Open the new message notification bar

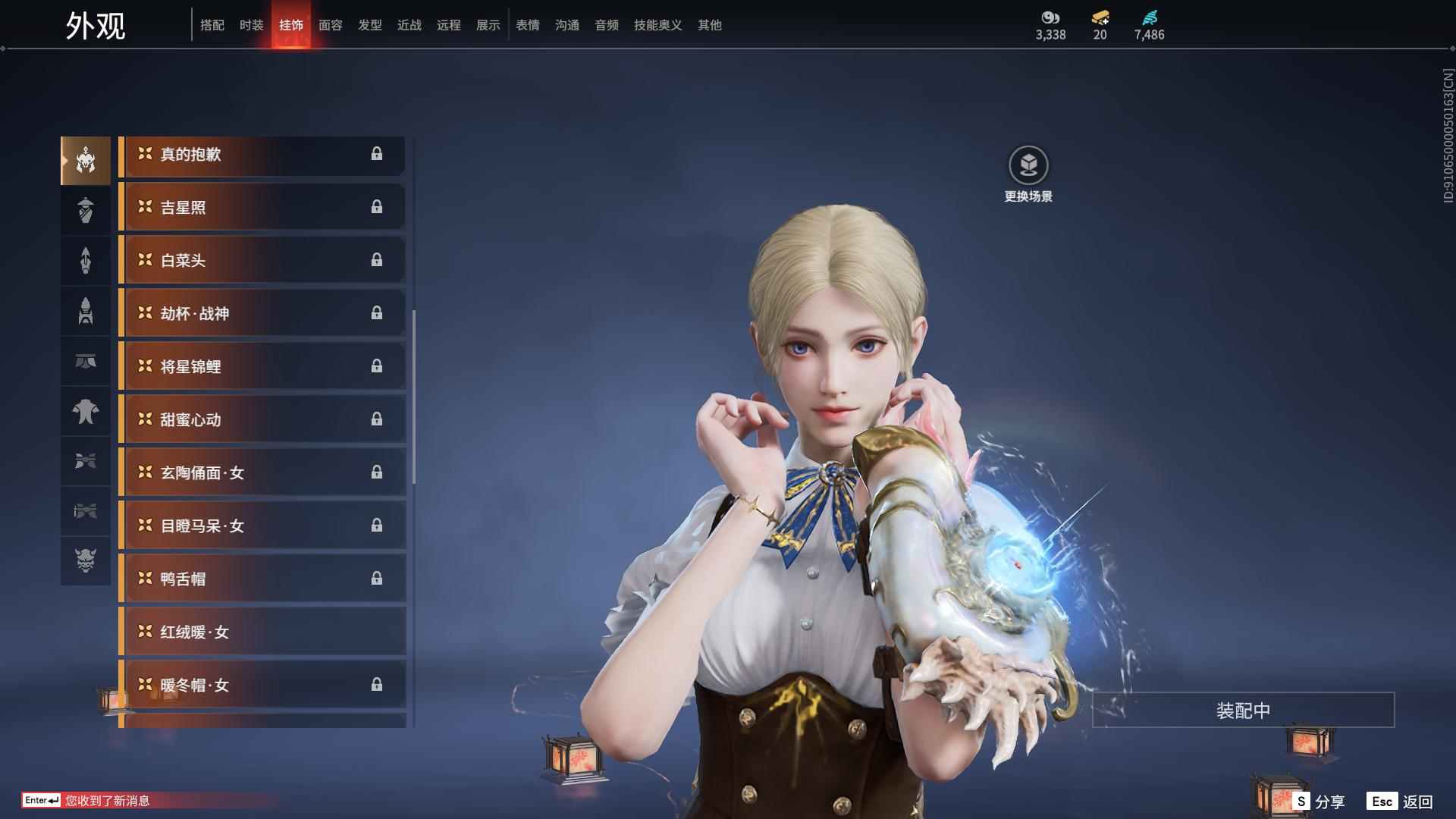click(106, 801)
